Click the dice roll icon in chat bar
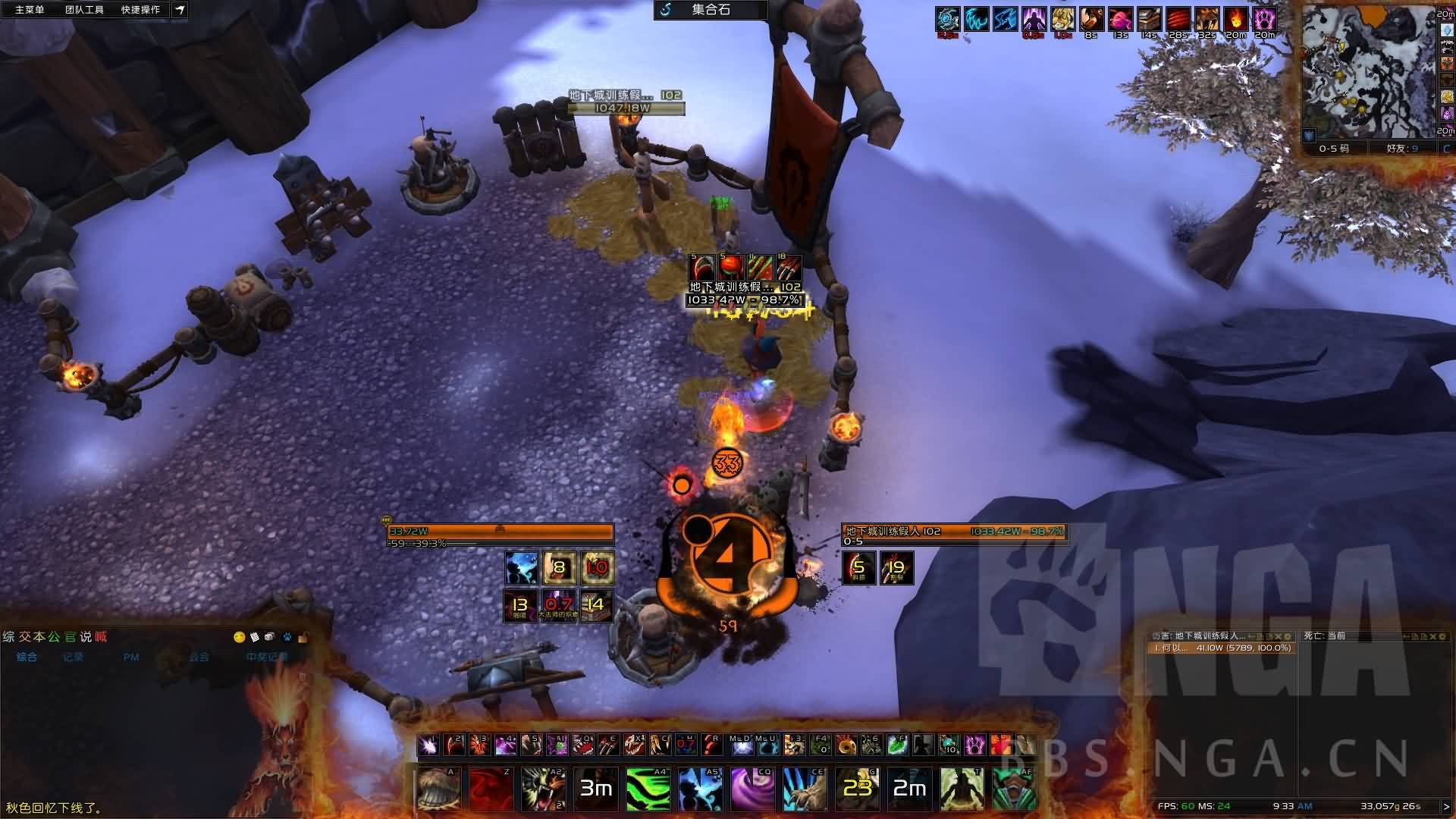Screen dimensions: 1456x819 point(271,637)
